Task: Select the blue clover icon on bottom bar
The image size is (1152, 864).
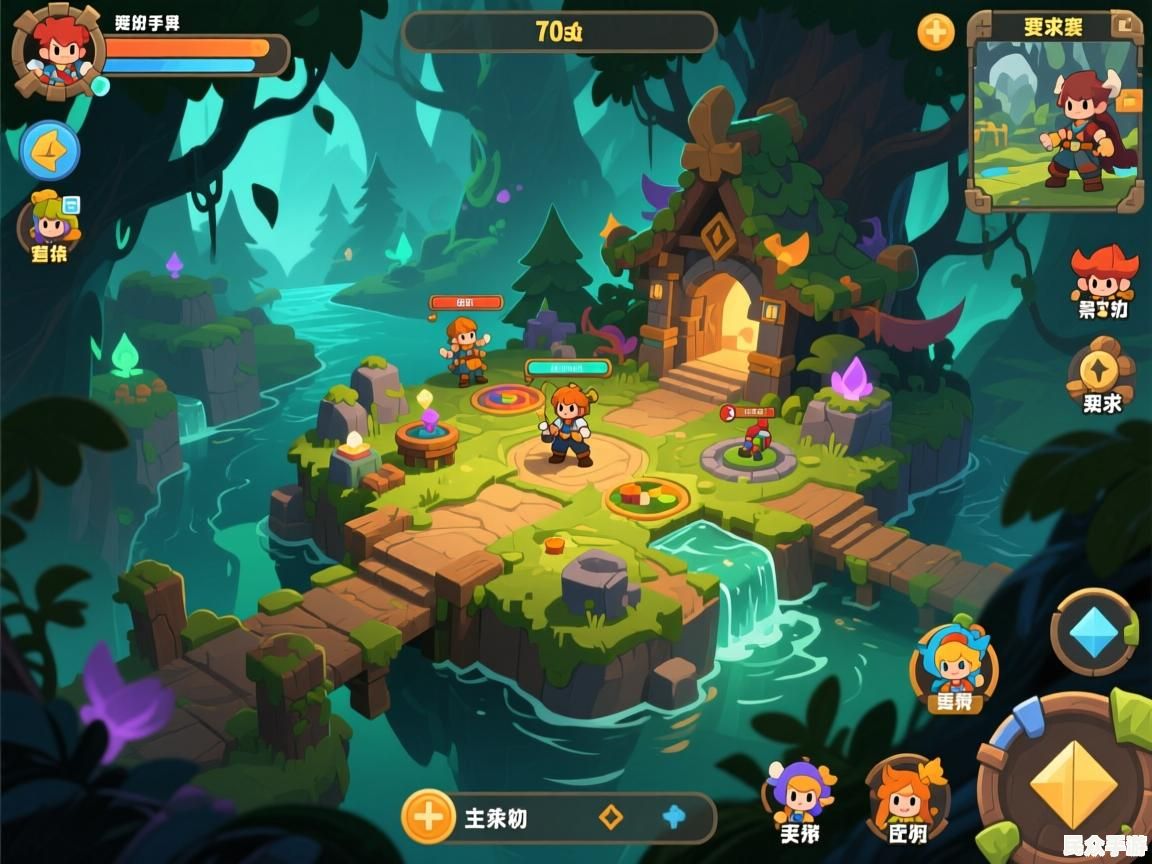Action: pos(674,817)
